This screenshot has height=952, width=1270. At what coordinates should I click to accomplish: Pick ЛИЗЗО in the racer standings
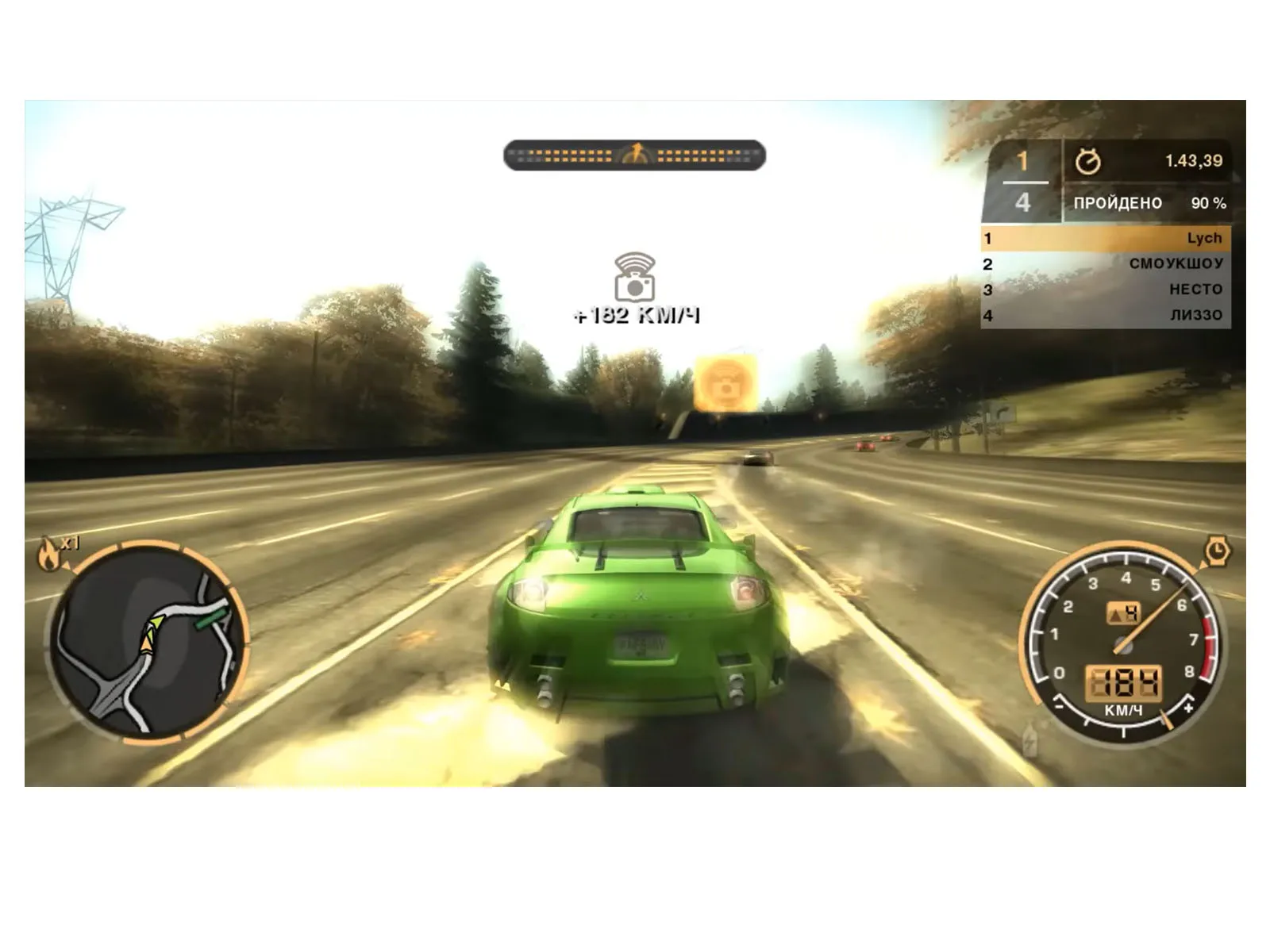(x=1106, y=315)
